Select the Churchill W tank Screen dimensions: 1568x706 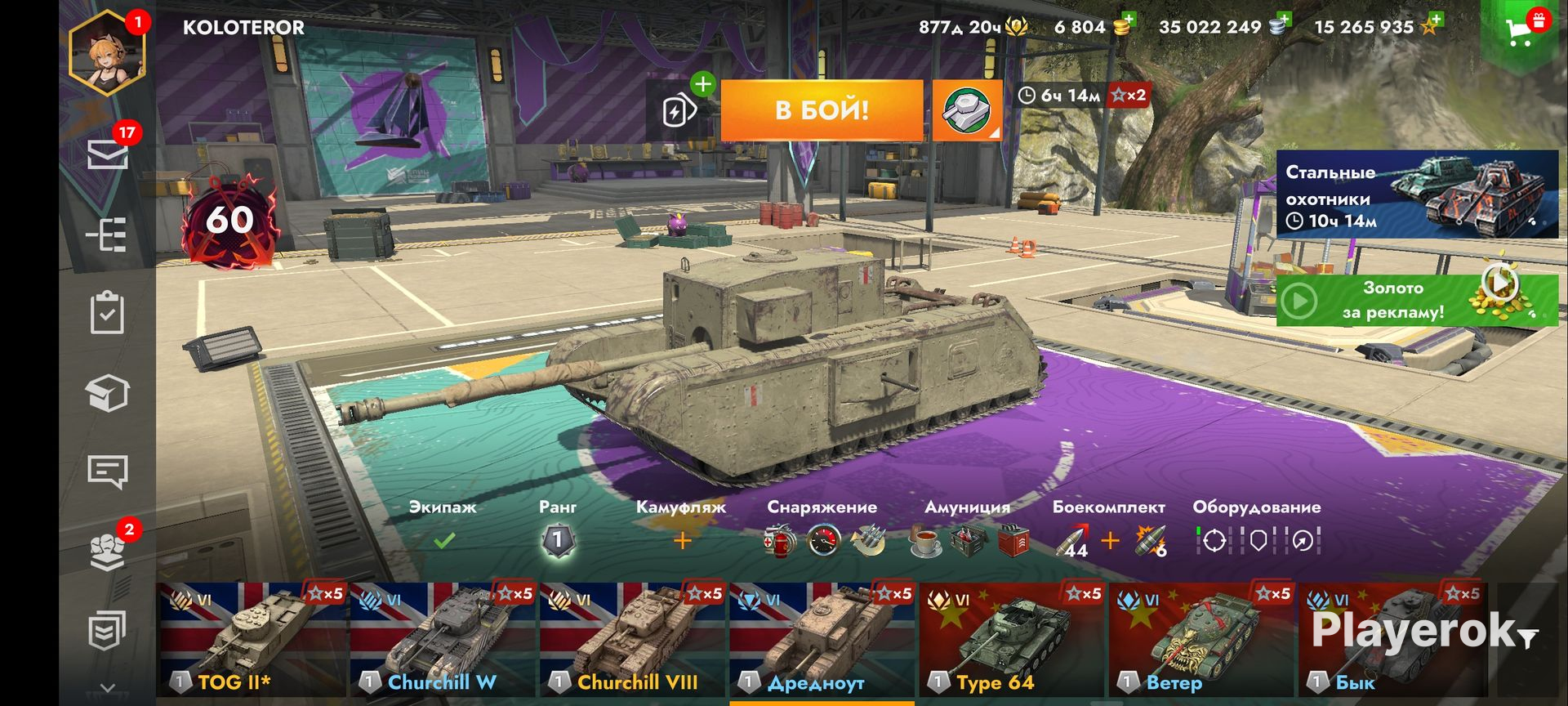(442, 640)
